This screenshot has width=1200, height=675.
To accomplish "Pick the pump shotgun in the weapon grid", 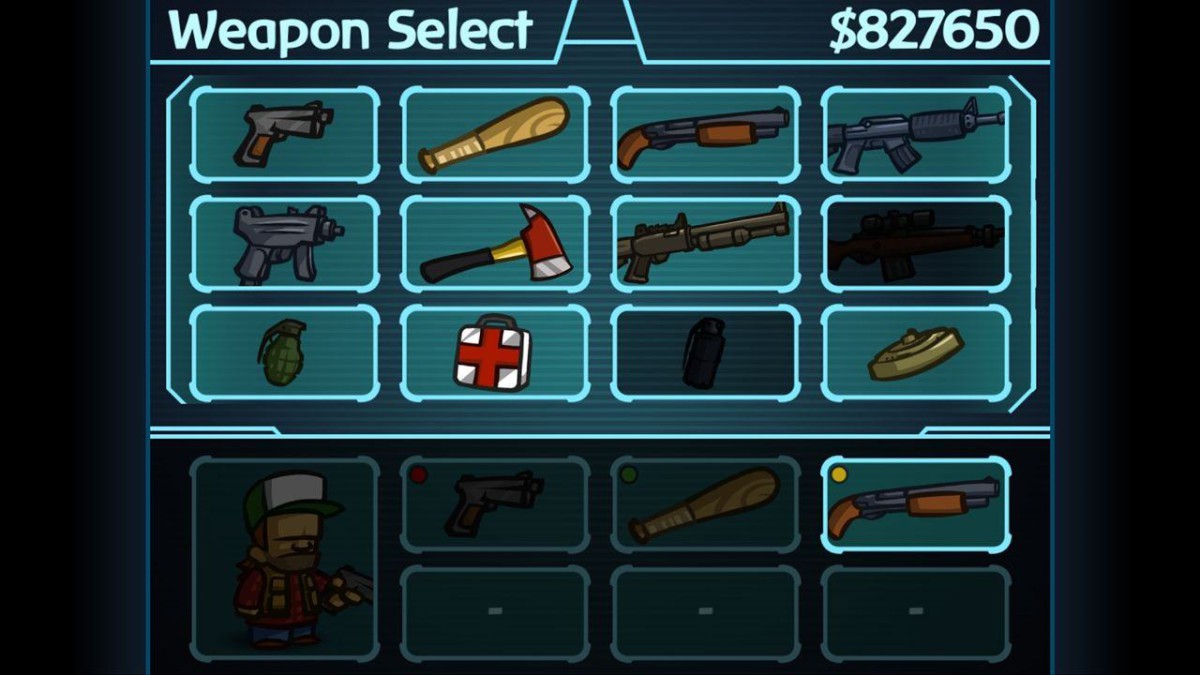I will point(704,134).
